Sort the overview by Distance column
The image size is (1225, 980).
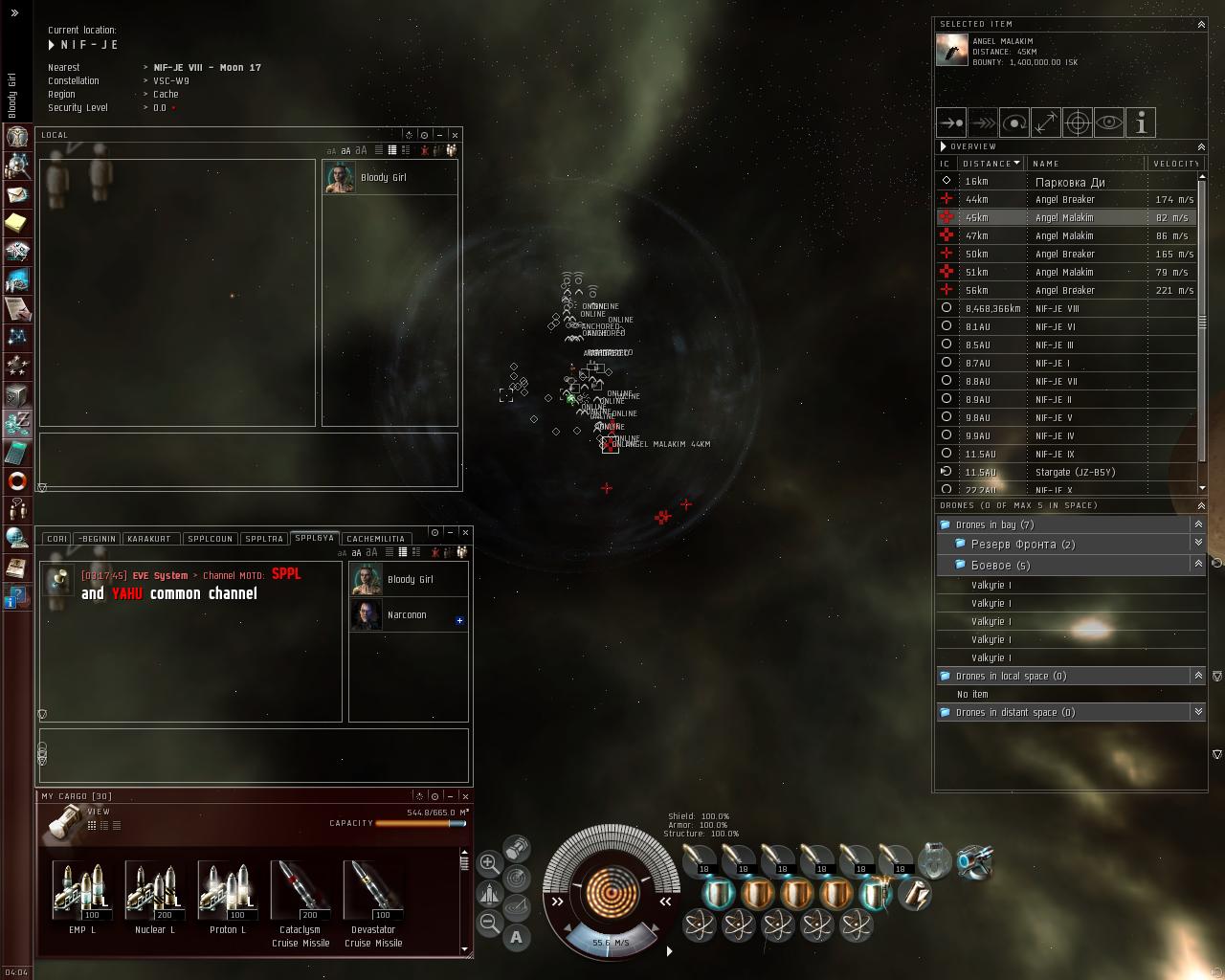(x=990, y=164)
